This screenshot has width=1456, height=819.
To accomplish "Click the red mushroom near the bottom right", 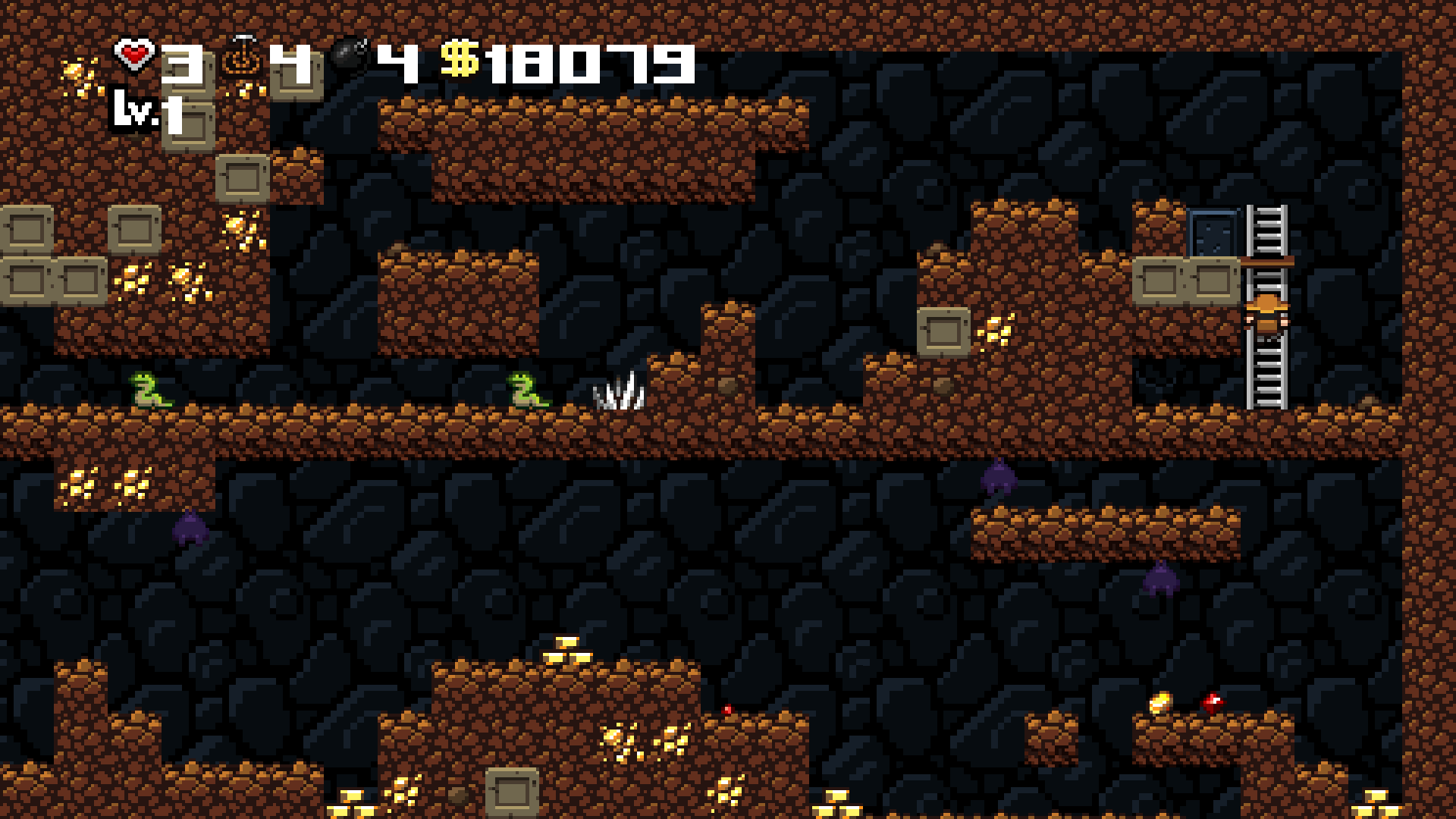I will [x=1213, y=701].
